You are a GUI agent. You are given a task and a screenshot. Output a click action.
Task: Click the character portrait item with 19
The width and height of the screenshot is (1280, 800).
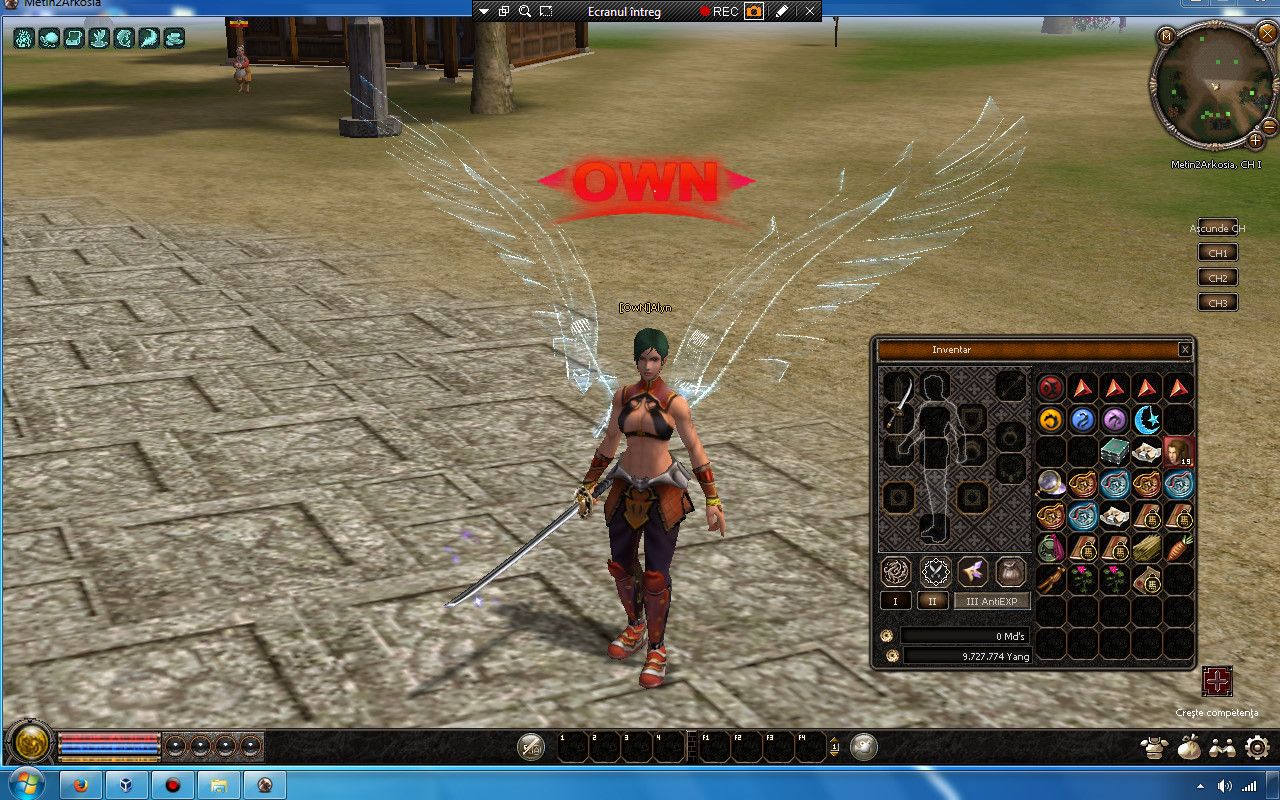[x=1179, y=451]
